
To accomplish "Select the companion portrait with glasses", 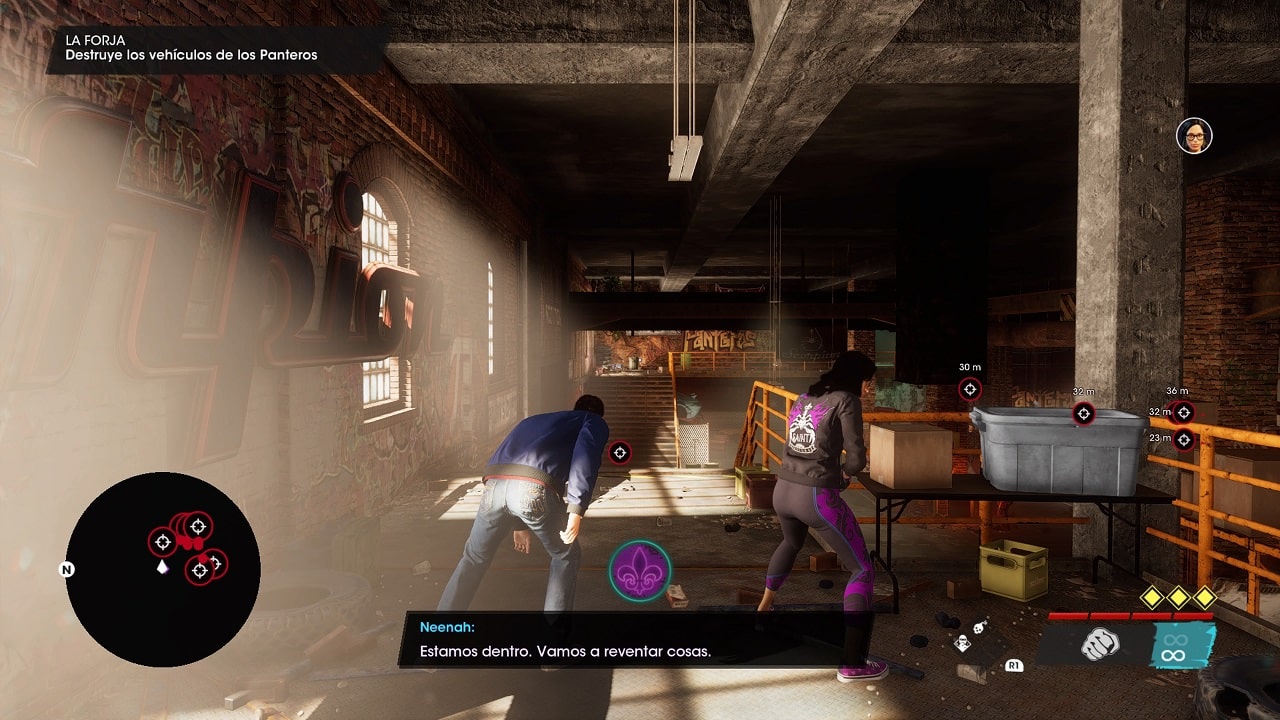I will point(1194,136).
